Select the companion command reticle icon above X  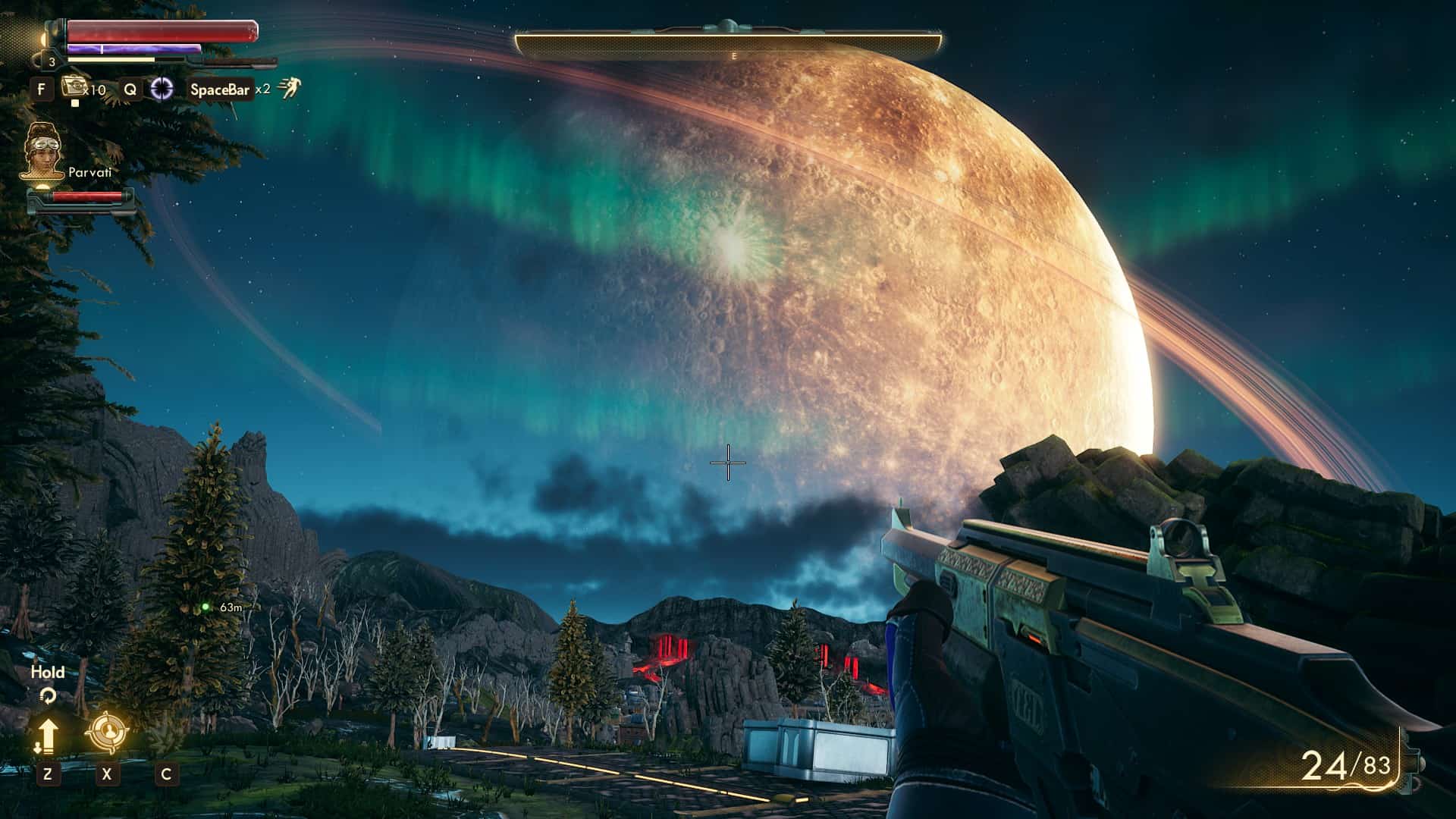[106, 730]
